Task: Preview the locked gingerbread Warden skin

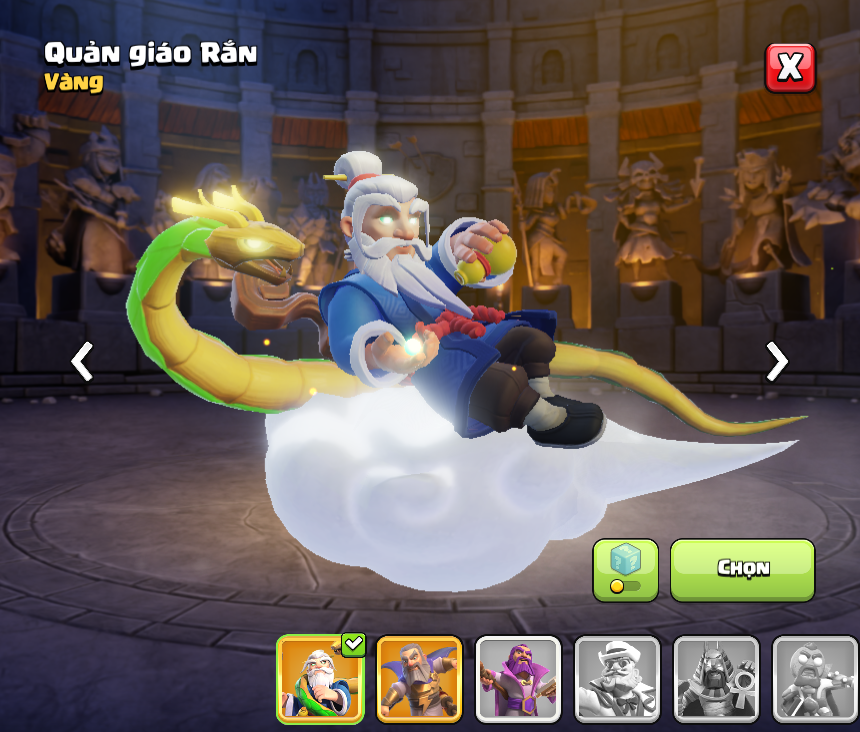Action: 815,679
